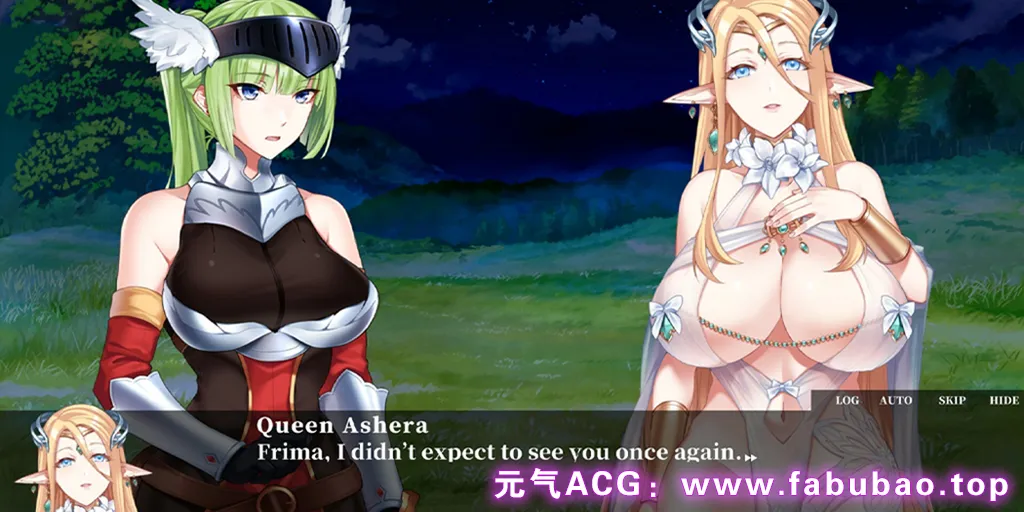
Task: Enable AUTO text advance
Action: (x=895, y=400)
